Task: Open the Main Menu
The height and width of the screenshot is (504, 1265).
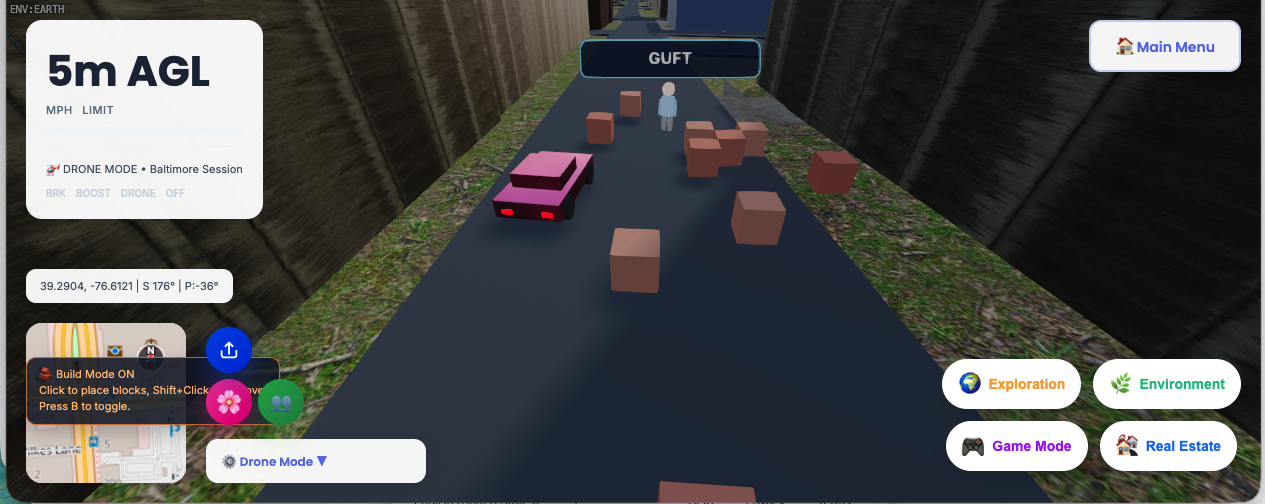Action: click(x=1164, y=46)
